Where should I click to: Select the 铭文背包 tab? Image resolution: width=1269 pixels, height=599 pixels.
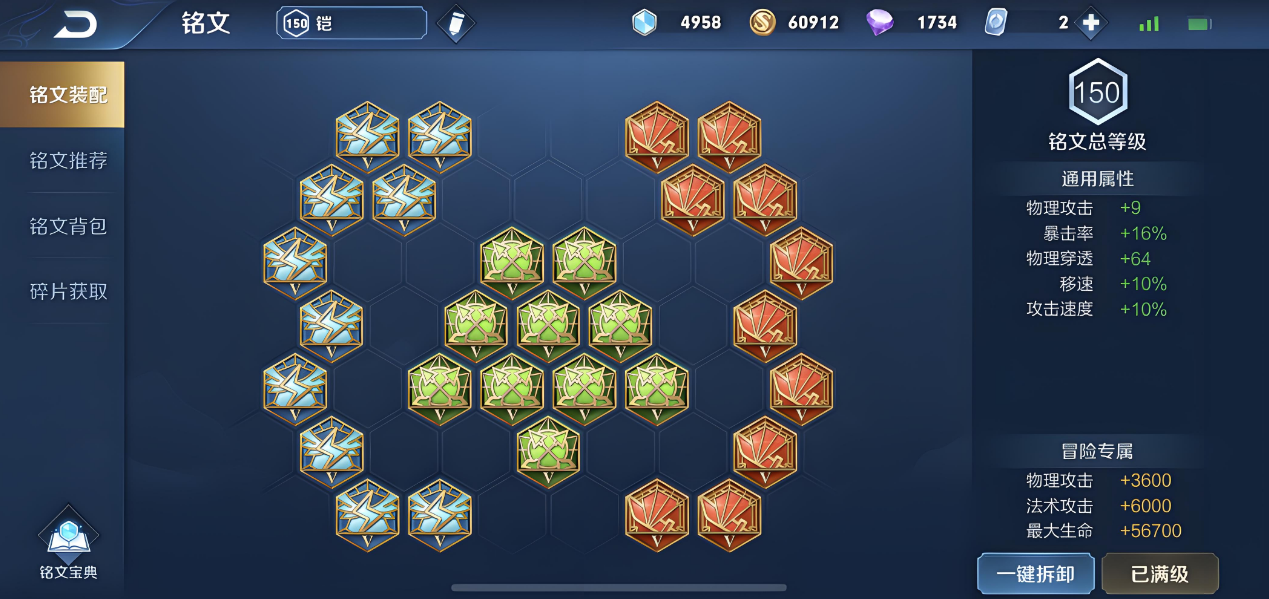tap(67, 226)
